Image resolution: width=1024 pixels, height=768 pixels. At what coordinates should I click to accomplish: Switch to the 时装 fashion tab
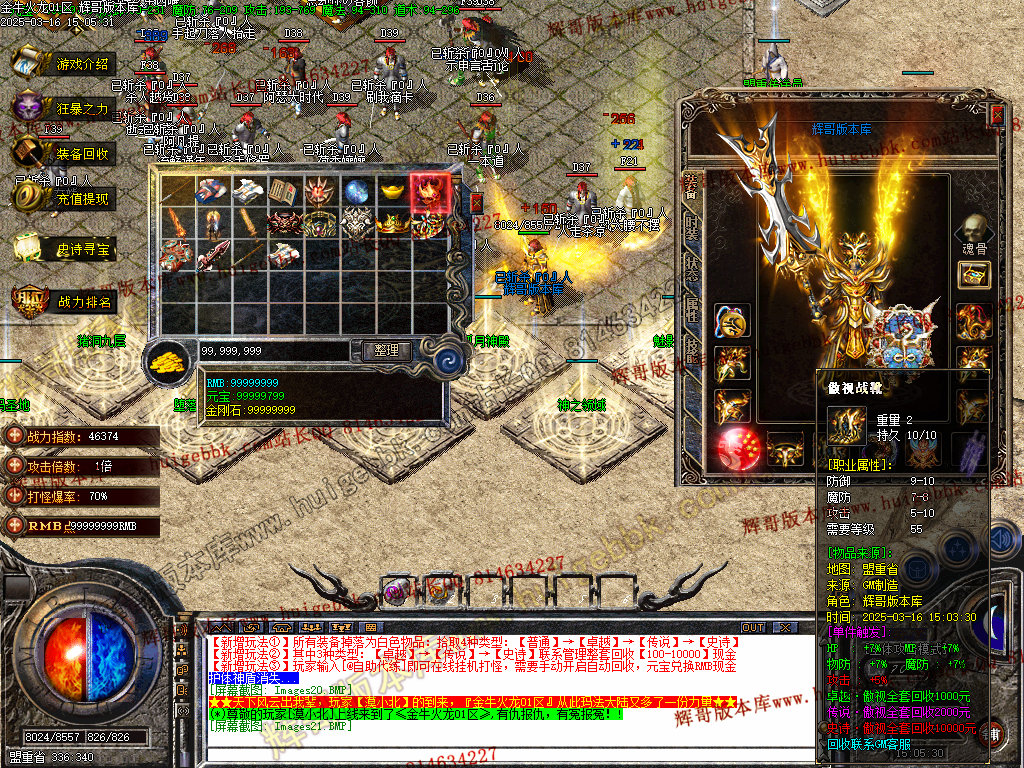click(691, 230)
